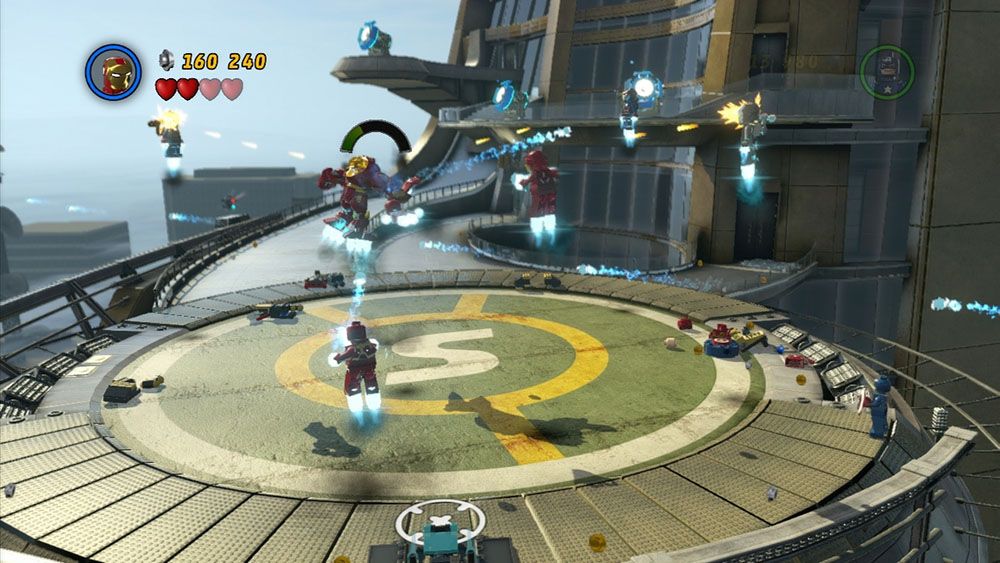Select the Iron Man character portrait
Screen dimensions: 1000x563
click(113, 73)
